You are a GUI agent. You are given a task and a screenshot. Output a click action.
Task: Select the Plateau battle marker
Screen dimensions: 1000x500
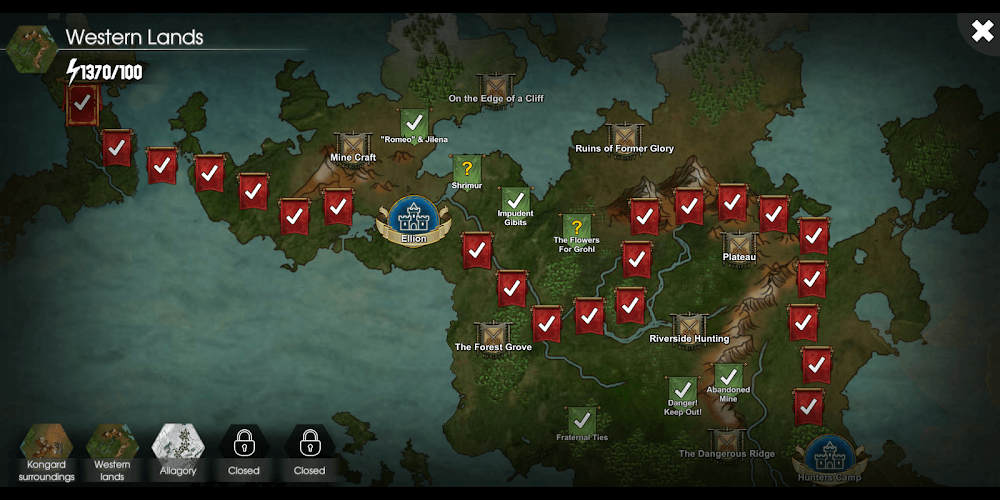pos(739,244)
